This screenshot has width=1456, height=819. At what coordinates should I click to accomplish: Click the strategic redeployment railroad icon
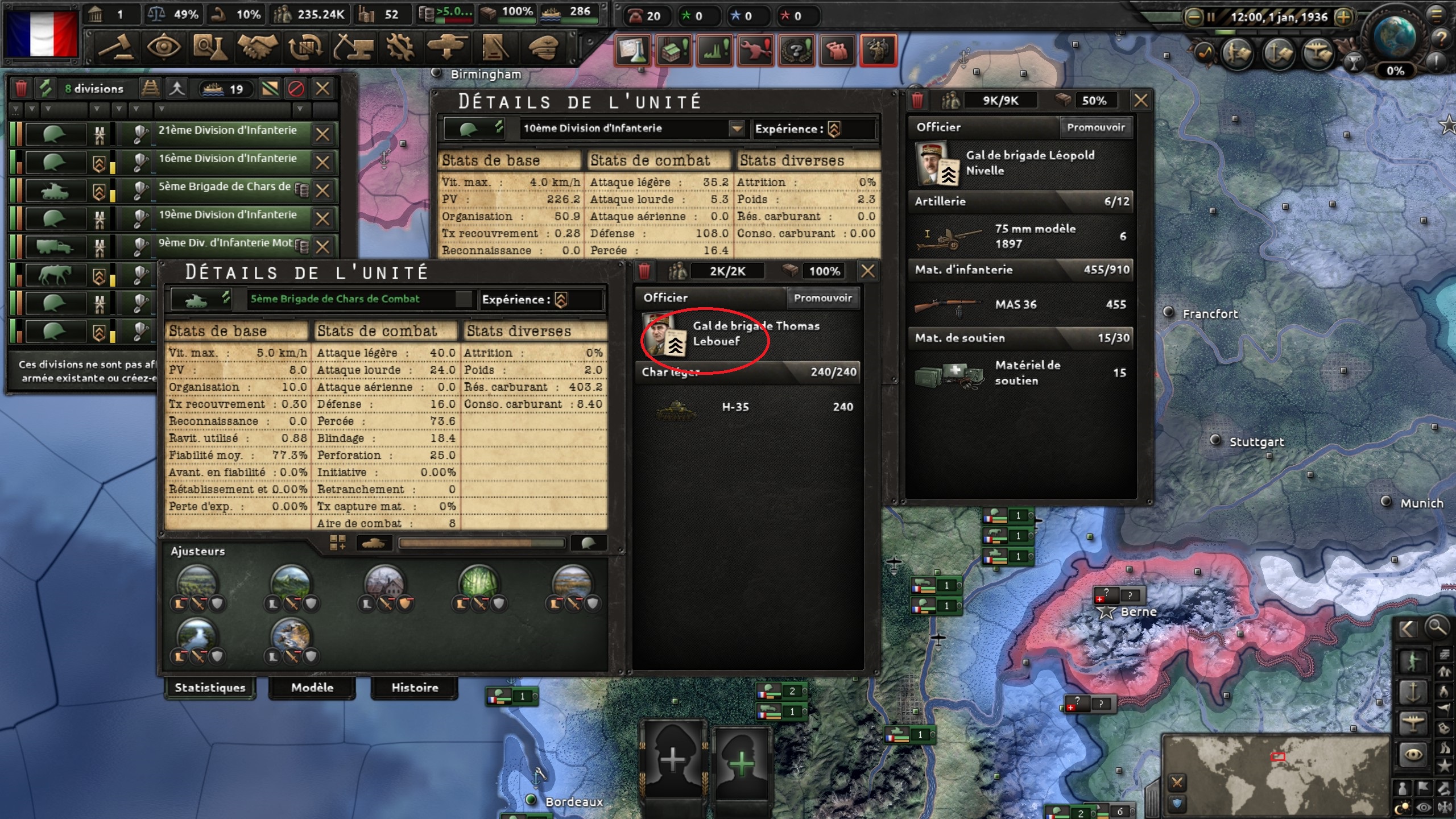coord(150,89)
